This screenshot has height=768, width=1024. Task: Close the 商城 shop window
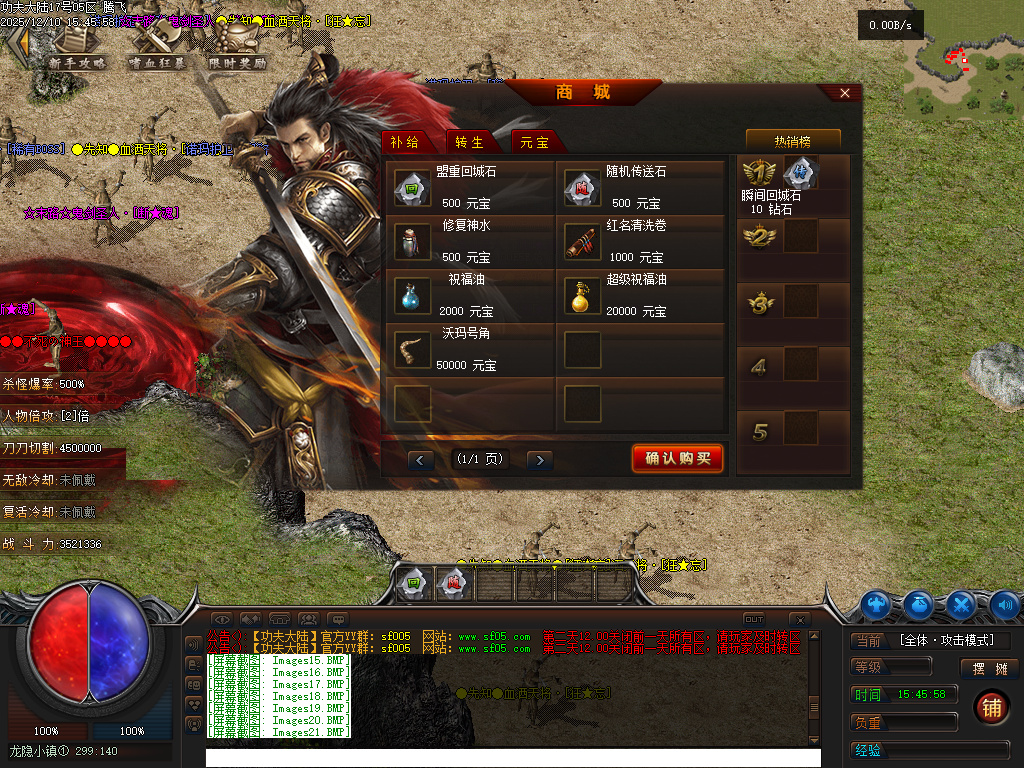[845, 93]
